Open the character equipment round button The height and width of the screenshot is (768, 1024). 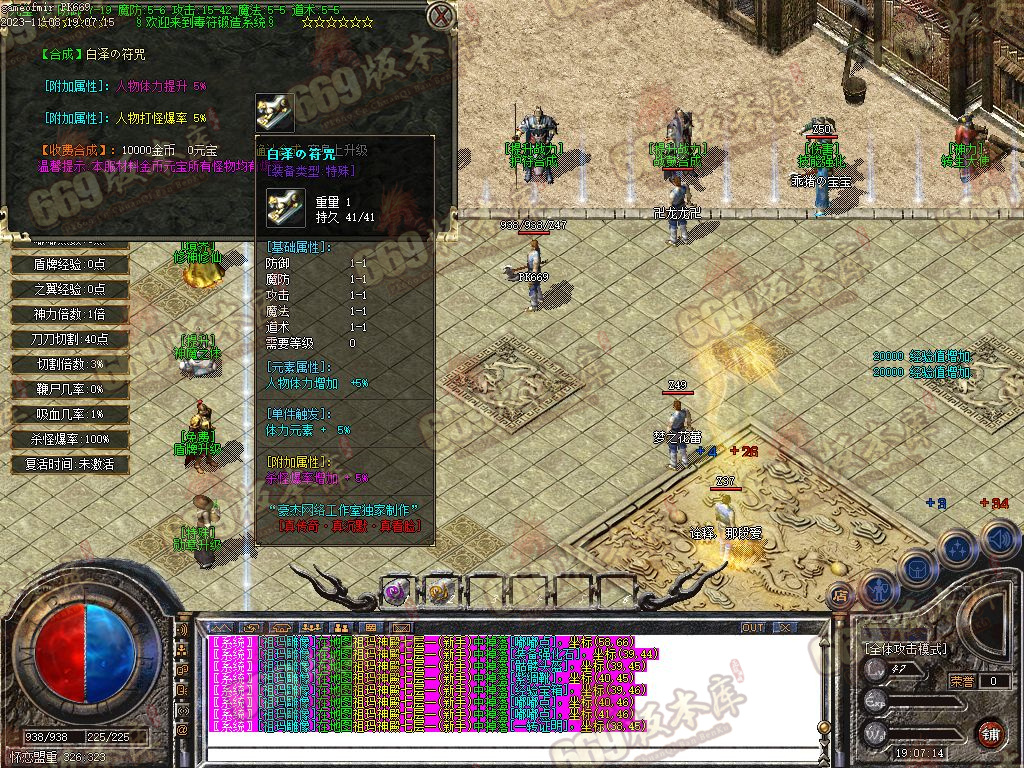coord(877,588)
